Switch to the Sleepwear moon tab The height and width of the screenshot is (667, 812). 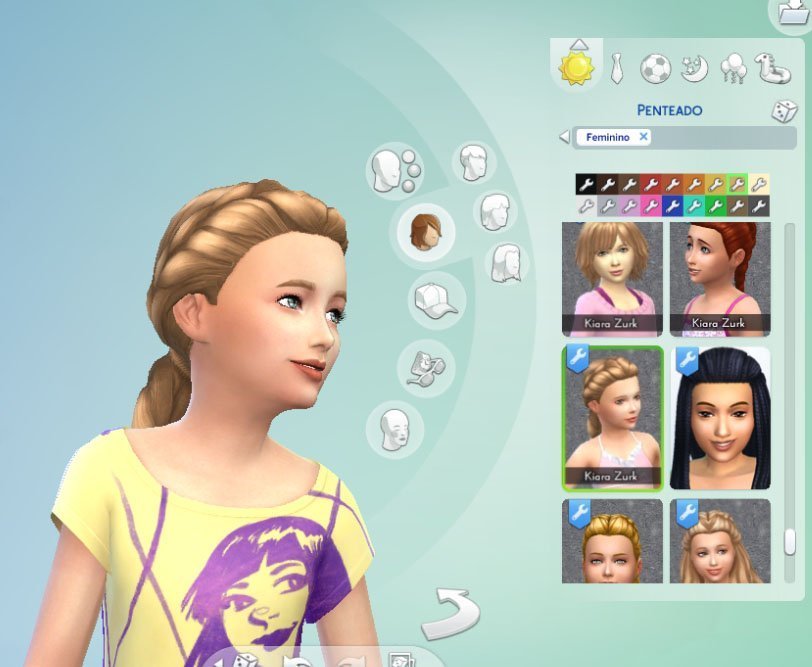tap(694, 67)
